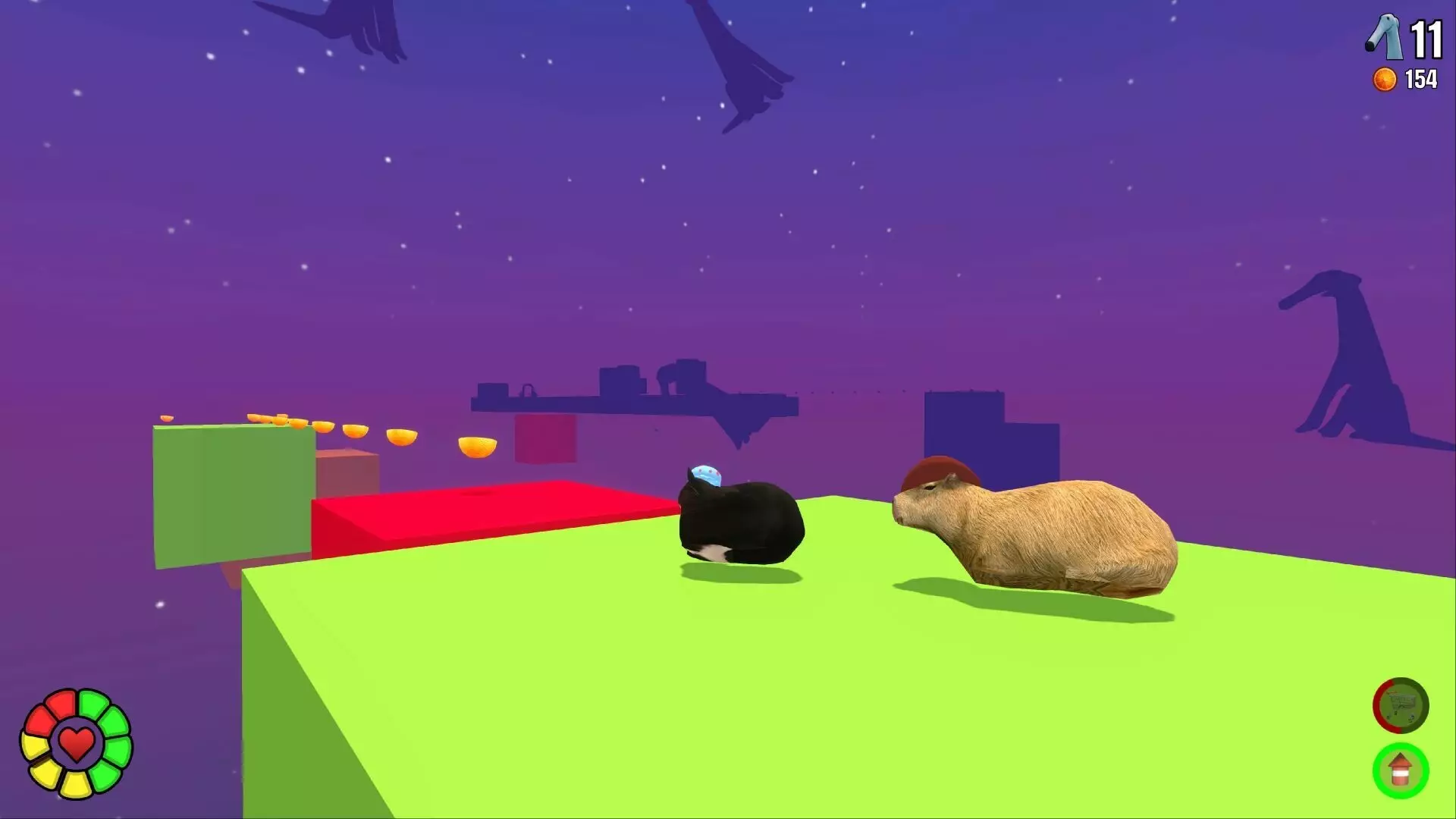Click the orange fruit currency icon
This screenshot has width=1456, height=819.
tap(1384, 78)
